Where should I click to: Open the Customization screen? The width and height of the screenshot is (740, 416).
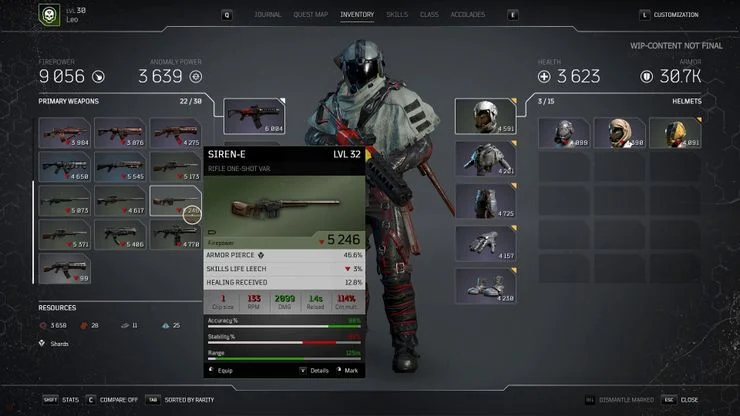(x=675, y=15)
